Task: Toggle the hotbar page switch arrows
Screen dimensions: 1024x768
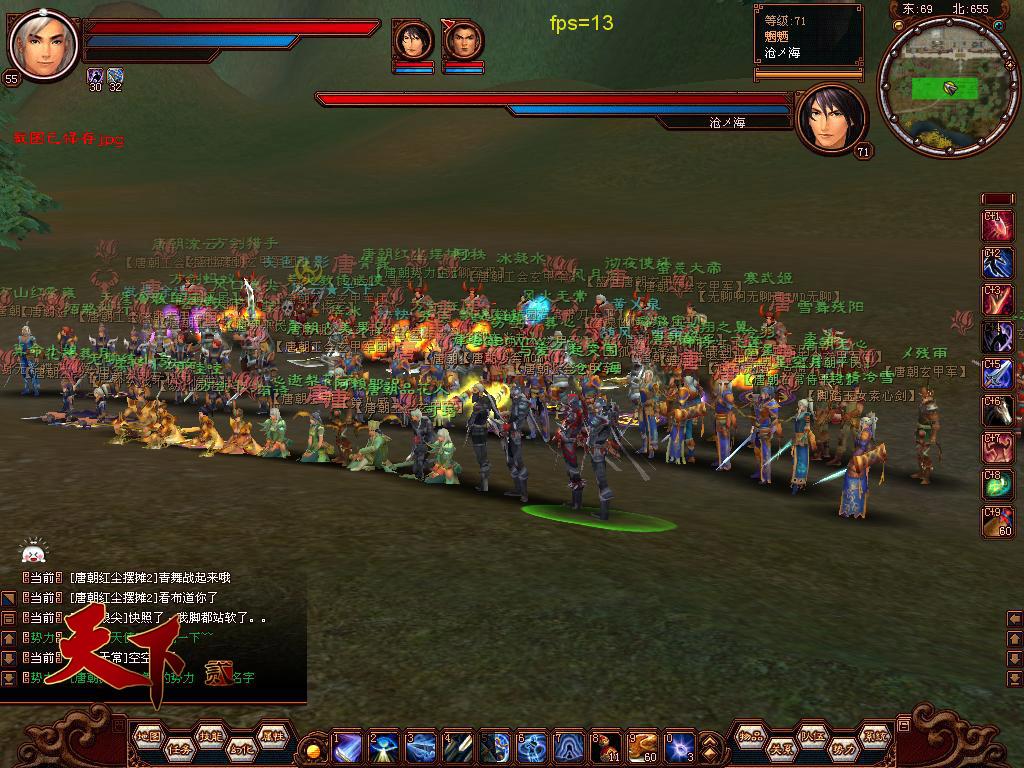Action: [710, 747]
